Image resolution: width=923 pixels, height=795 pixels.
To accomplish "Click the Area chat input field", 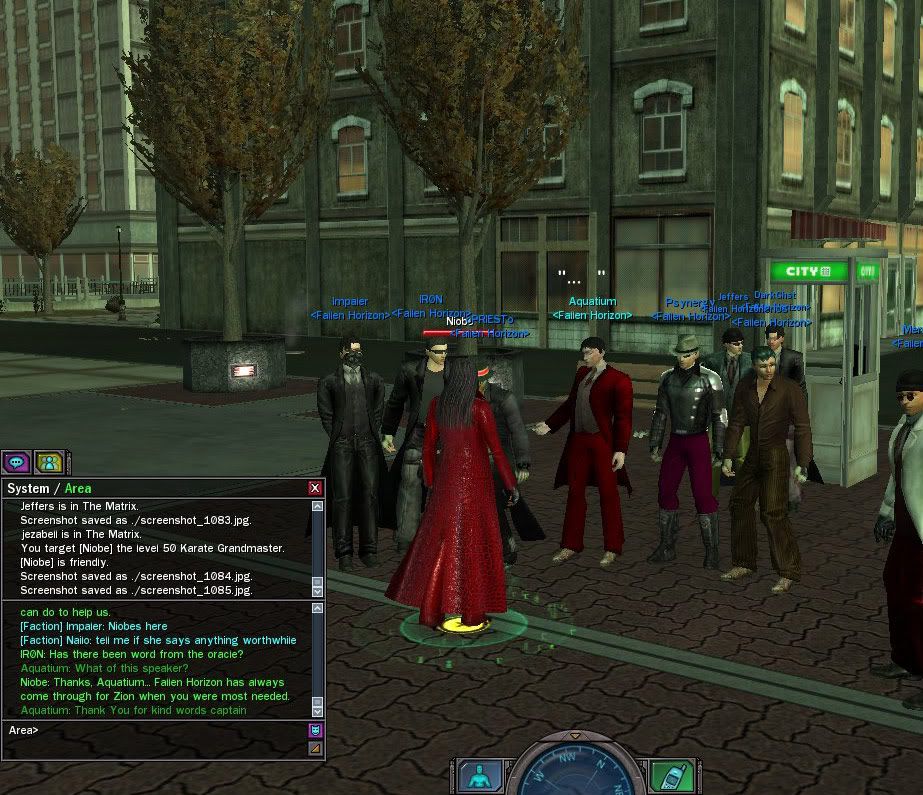I will click(160, 731).
